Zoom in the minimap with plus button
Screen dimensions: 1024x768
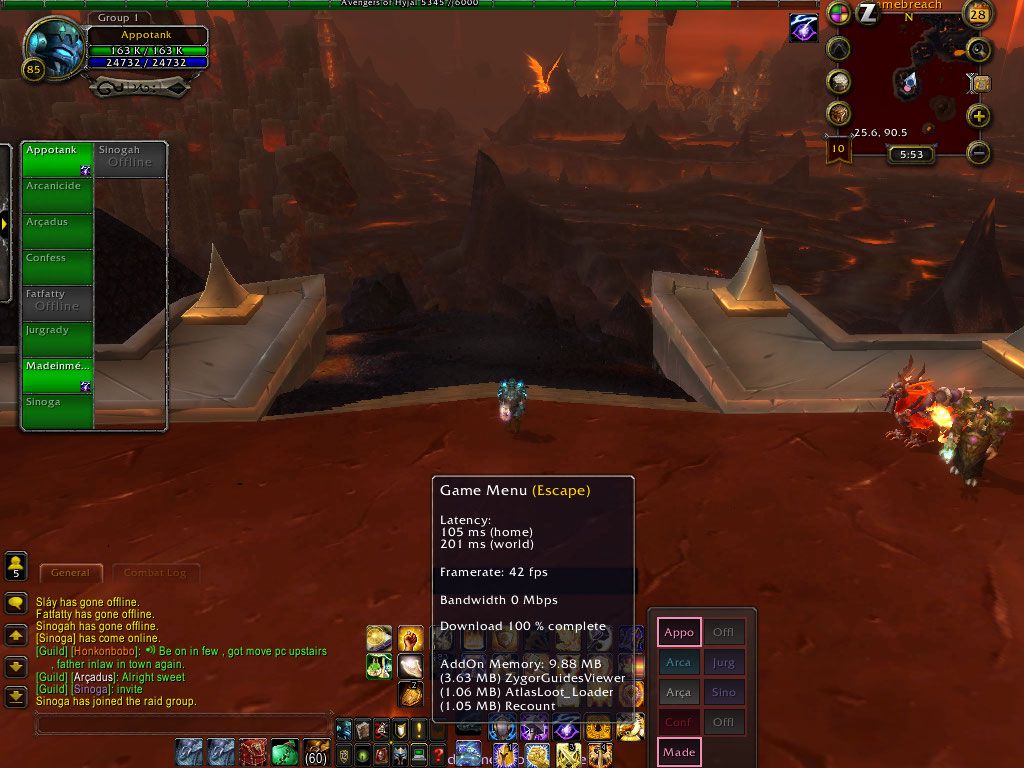tap(978, 116)
